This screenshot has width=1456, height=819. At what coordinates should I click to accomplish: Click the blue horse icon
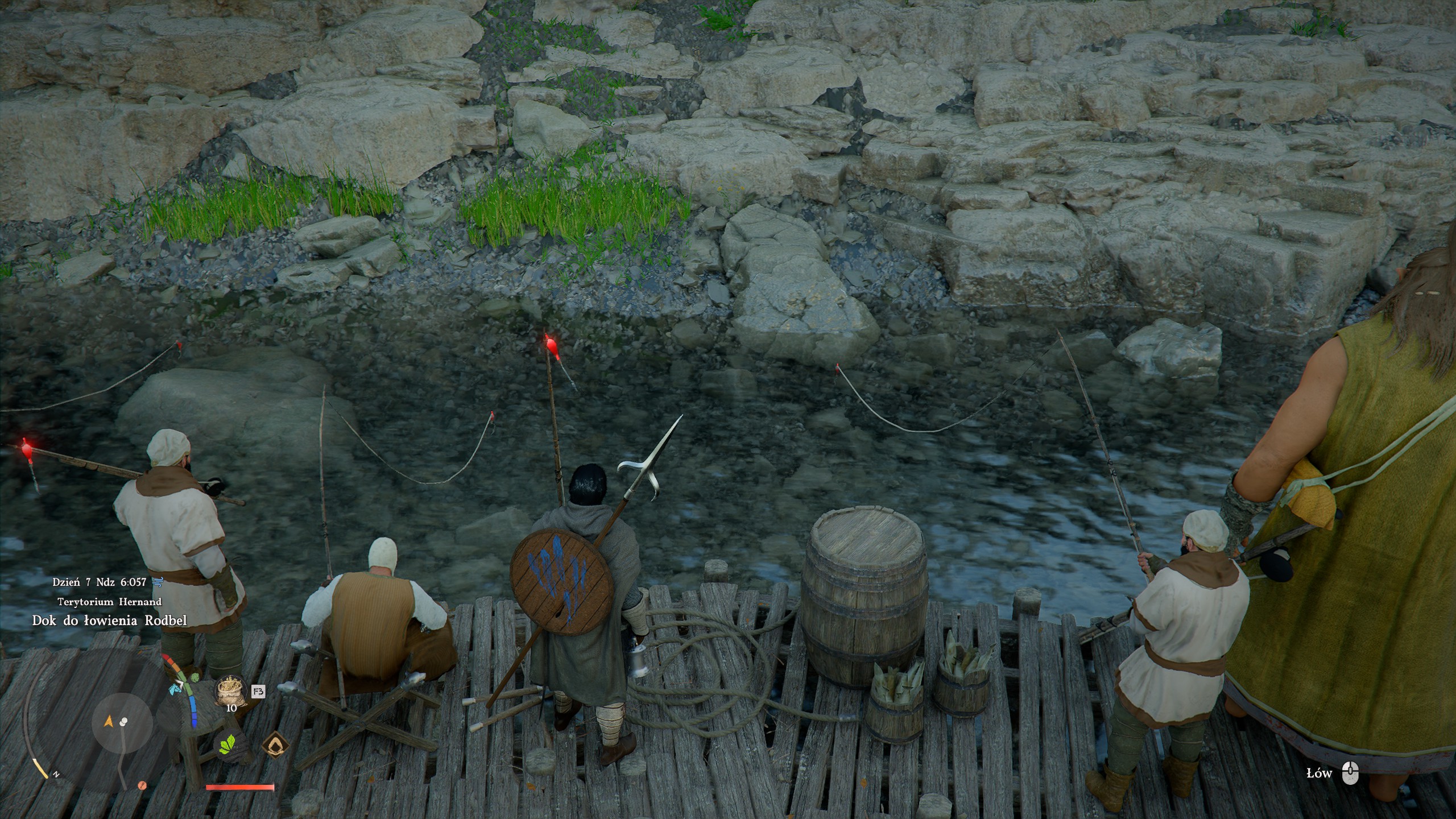174,689
